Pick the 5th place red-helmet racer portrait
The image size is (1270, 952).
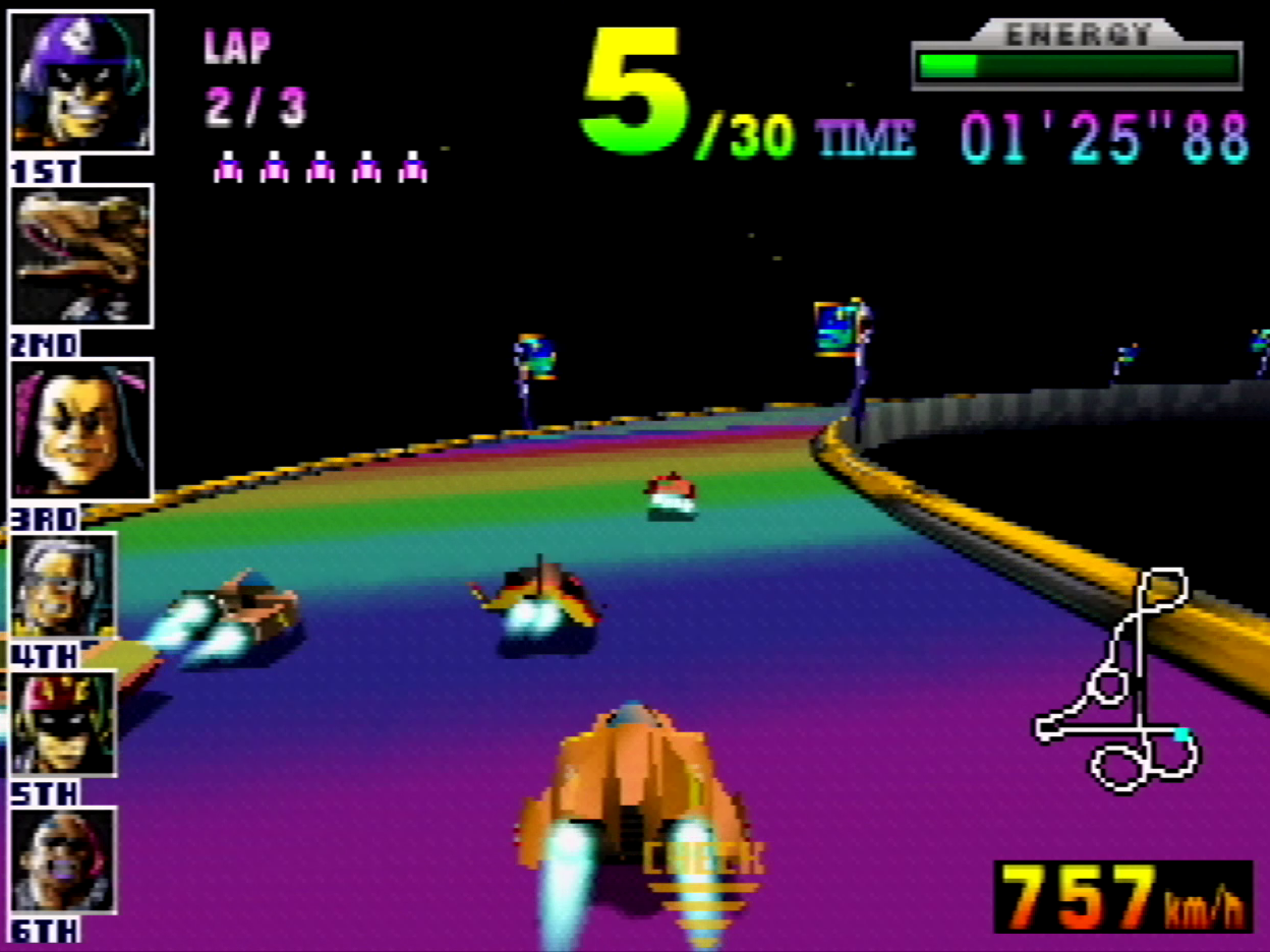[63, 724]
